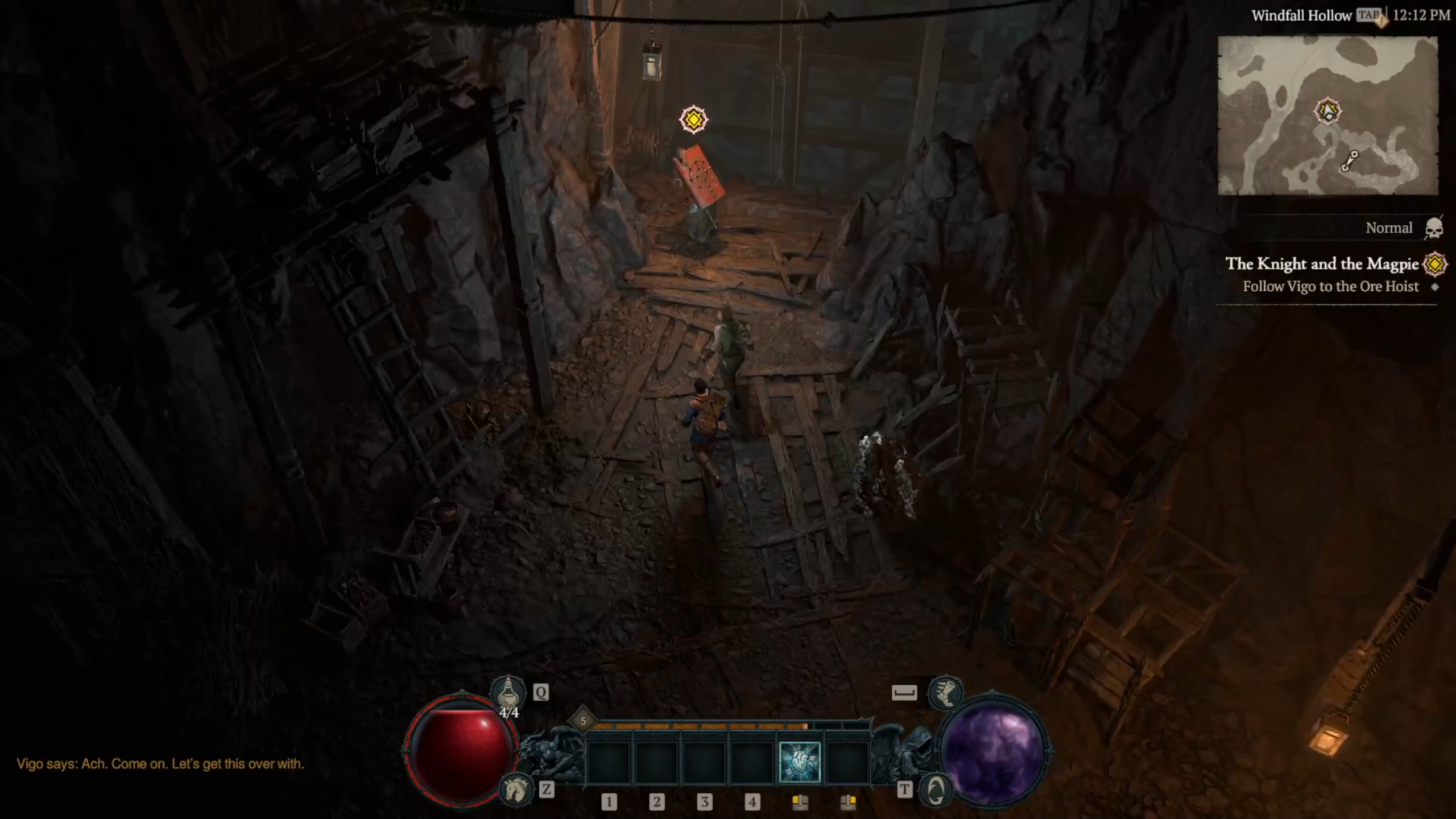
Task: Select the bone-shaped marker on the minimap
Action: [1350, 161]
